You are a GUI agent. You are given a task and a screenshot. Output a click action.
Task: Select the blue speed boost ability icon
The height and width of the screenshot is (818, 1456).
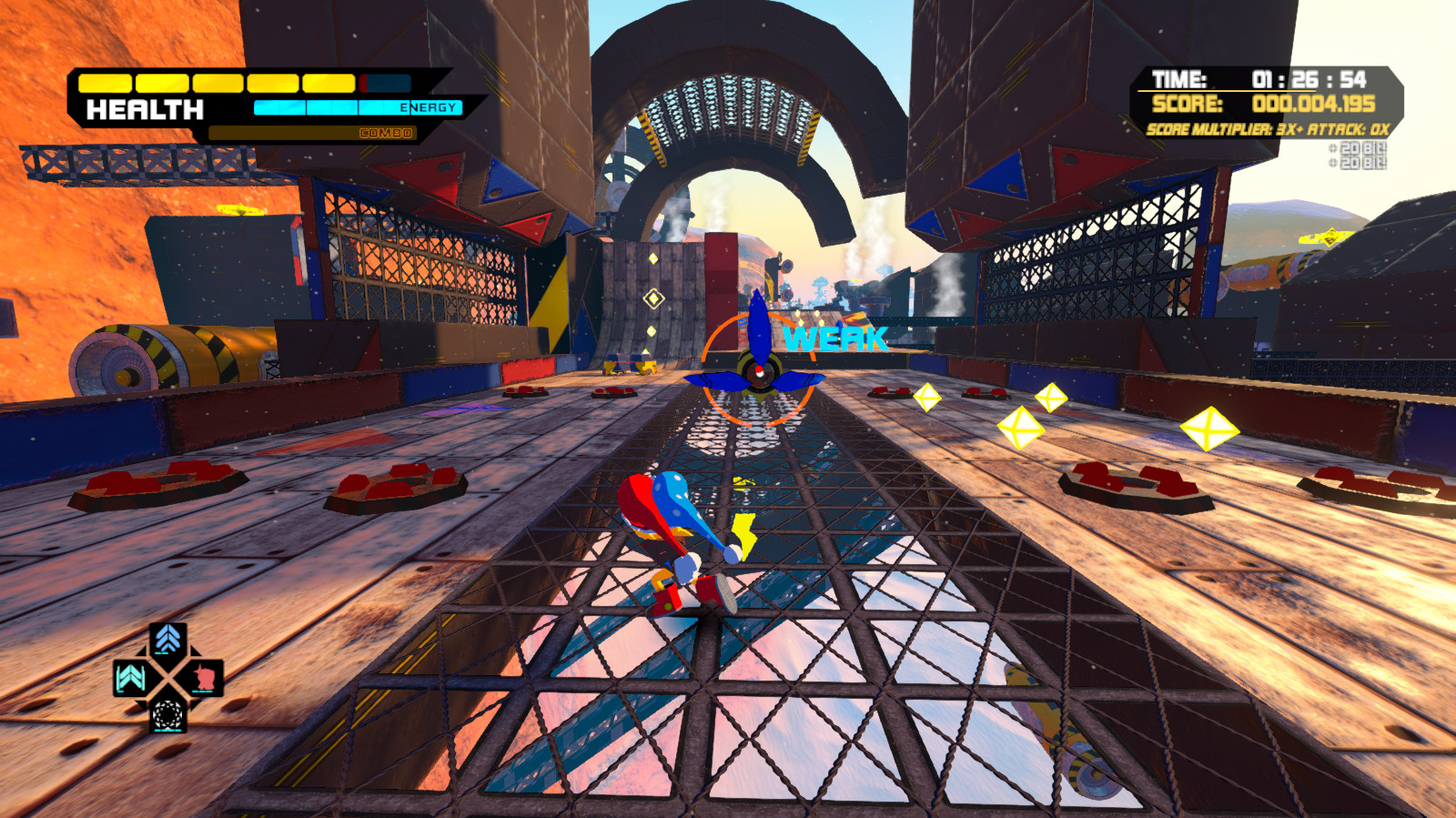(168, 639)
